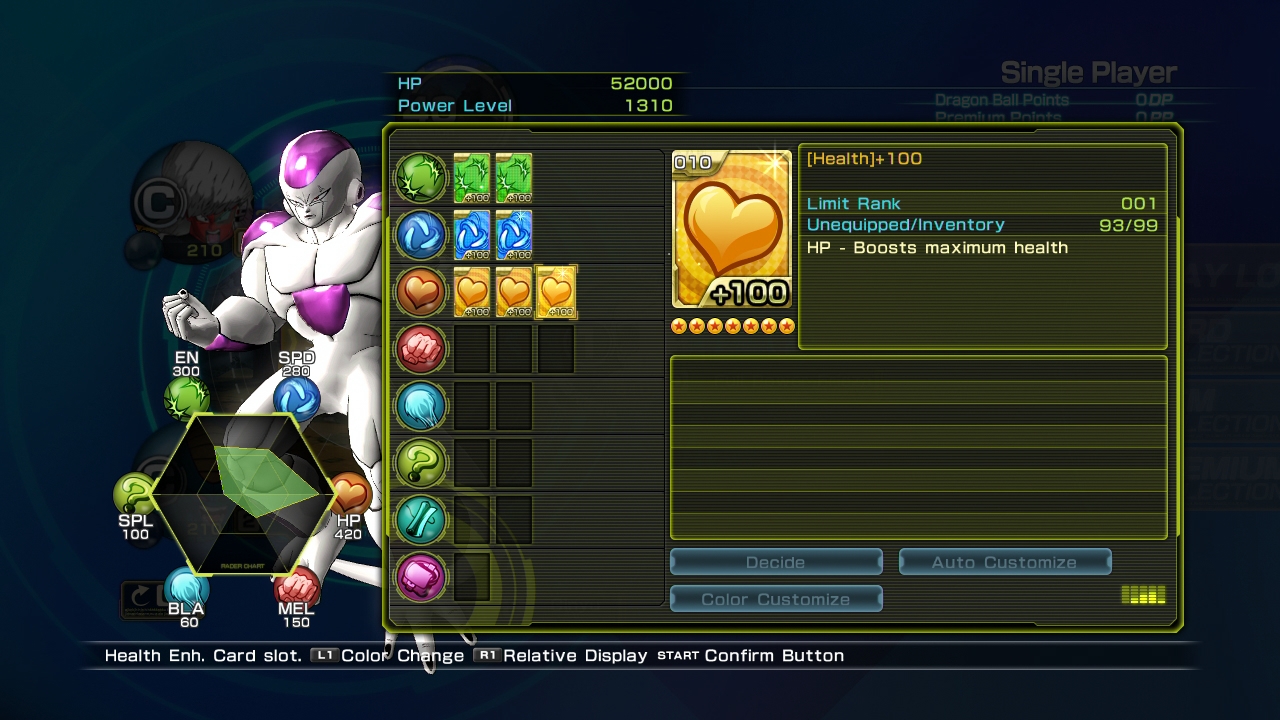Select the yellow question mark Special icon

click(421, 463)
